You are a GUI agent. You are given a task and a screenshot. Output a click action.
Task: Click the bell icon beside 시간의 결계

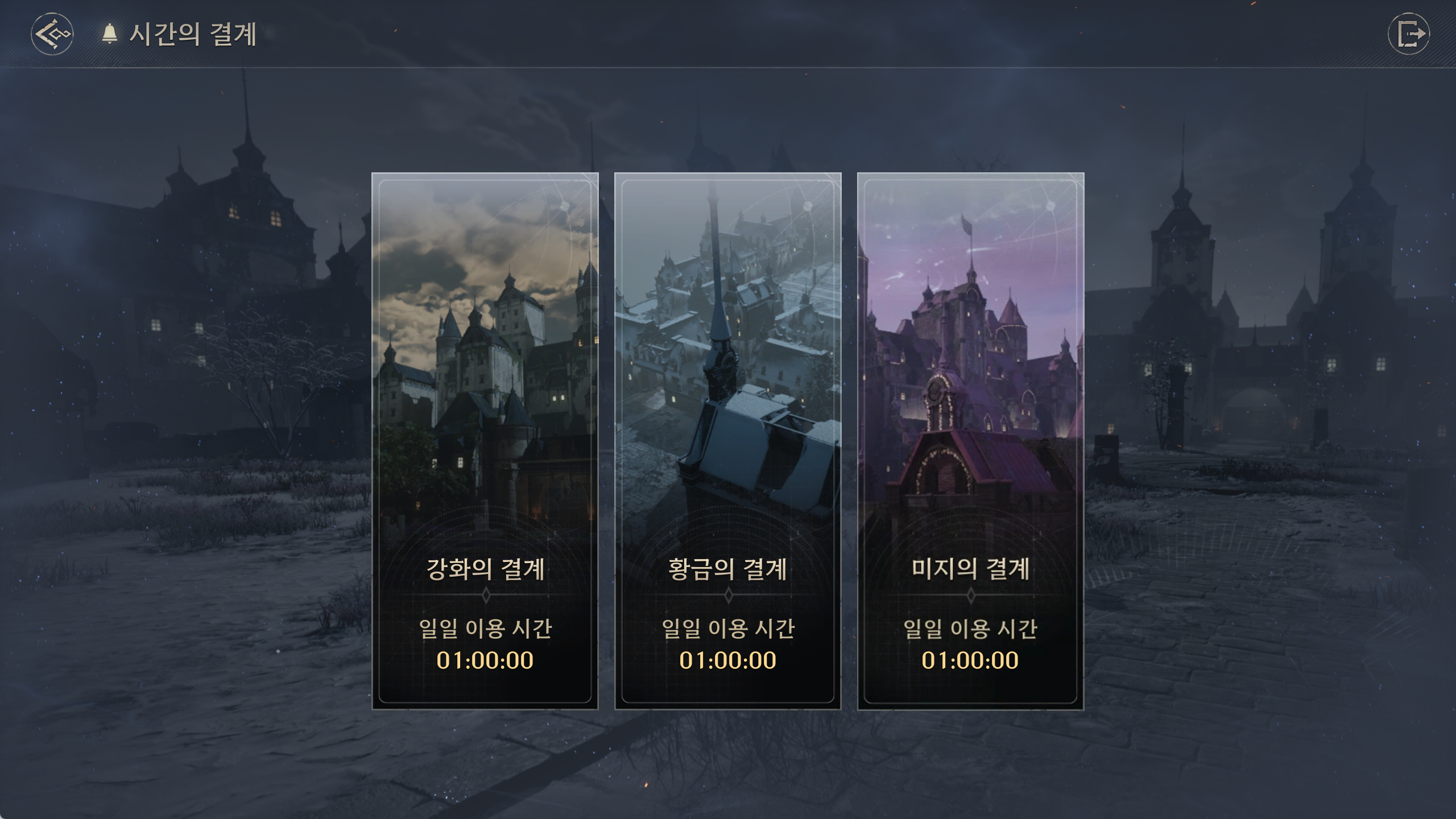click(x=109, y=34)
